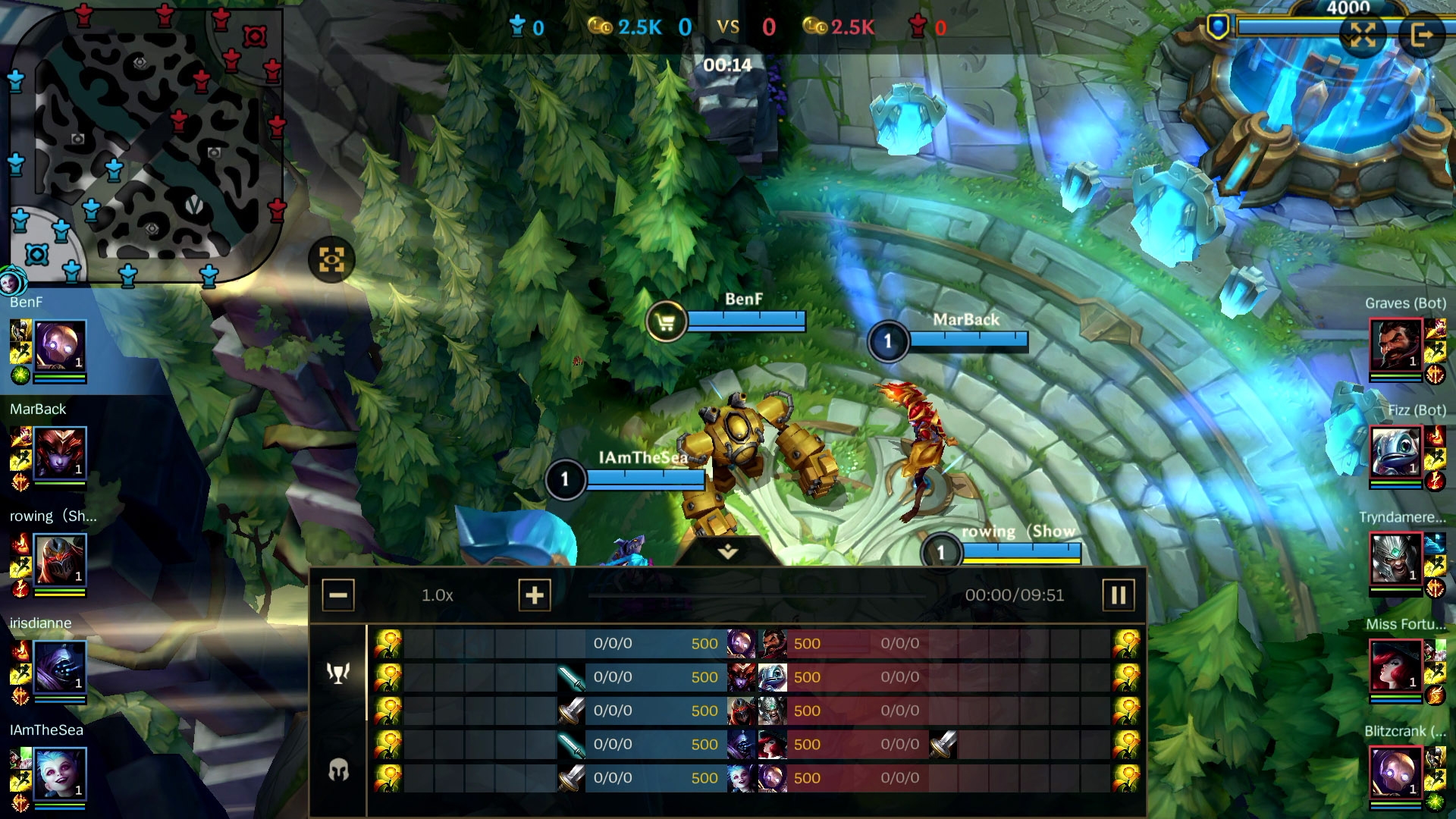Open the spartan helmet tab on scoreboard
The image size is (1456, 819).
[339, 768]
